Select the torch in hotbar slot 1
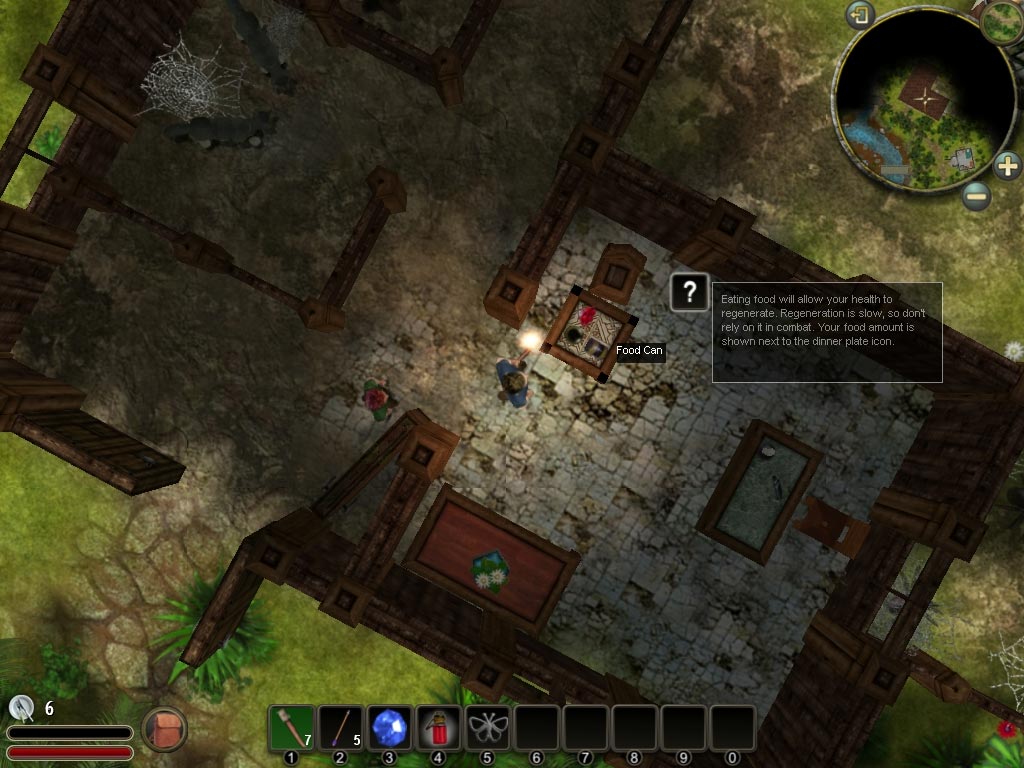The width and height of the screenshot is (1024, 768). pyautogui.click(x=292, y=728)
